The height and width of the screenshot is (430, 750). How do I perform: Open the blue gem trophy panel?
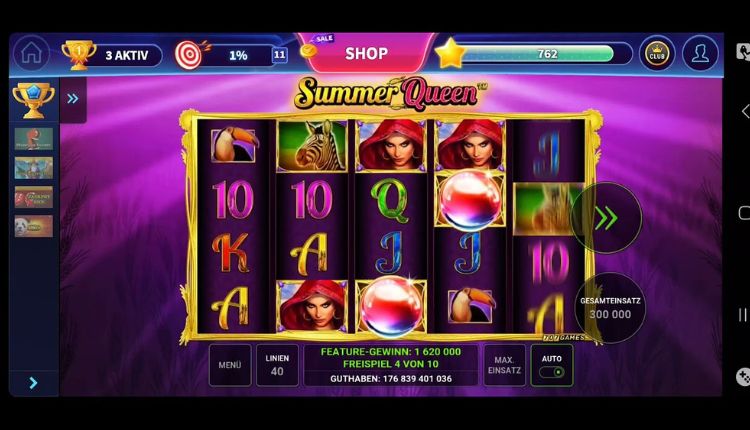pyautogui.click(x=33, y=98)
